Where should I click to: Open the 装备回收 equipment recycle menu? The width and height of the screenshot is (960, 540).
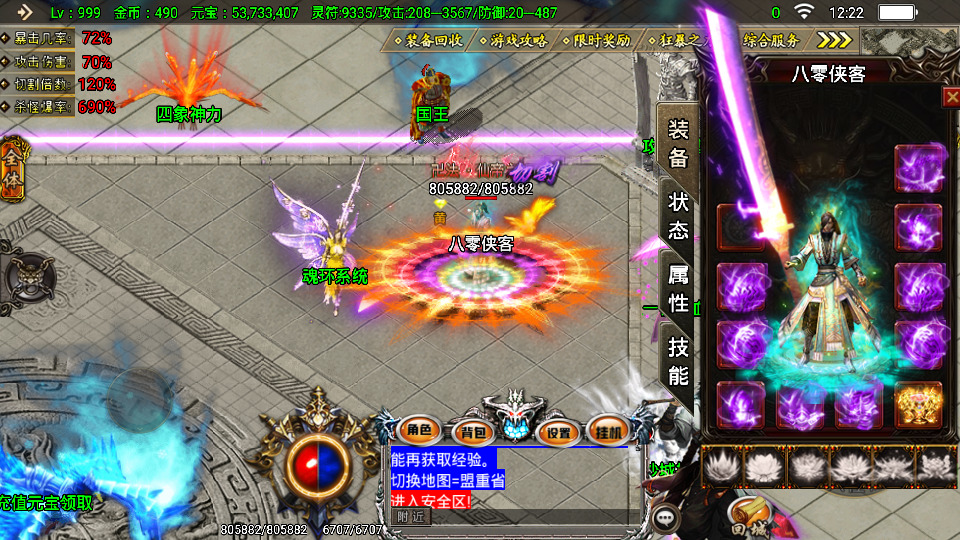[427, 41]
